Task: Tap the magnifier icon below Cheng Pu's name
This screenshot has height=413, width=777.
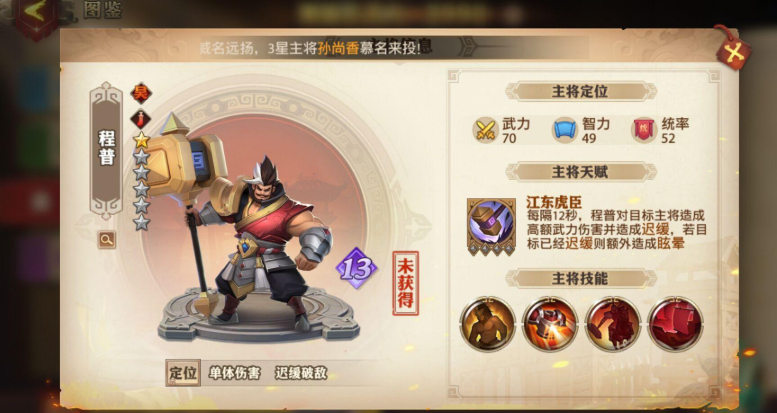Action: point(106,240)
